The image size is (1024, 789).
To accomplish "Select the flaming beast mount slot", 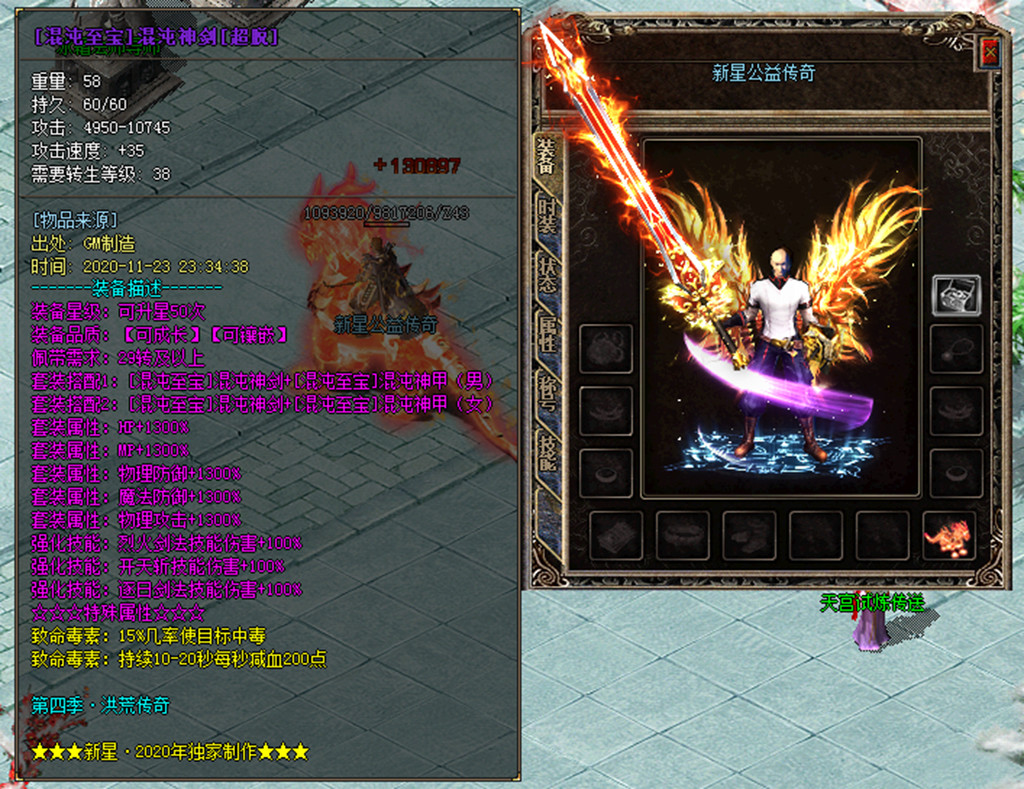I will [x=949, y=536].
